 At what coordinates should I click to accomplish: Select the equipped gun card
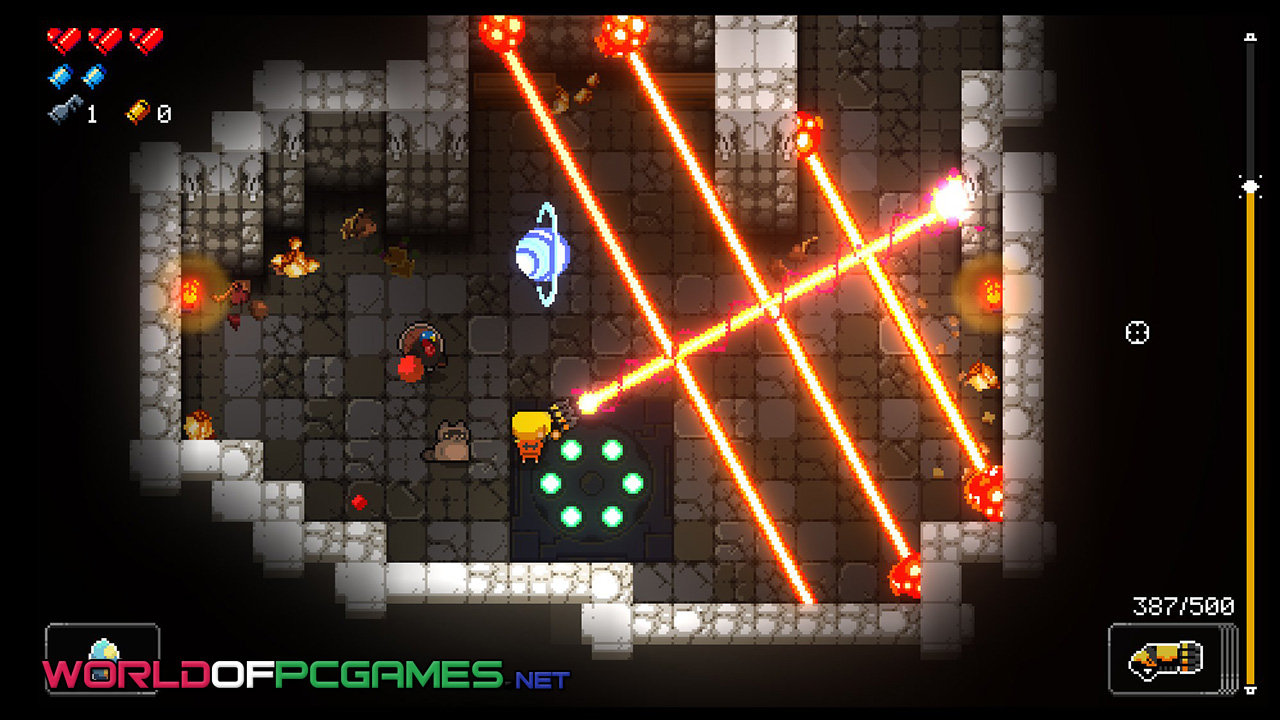[1170, 658]
